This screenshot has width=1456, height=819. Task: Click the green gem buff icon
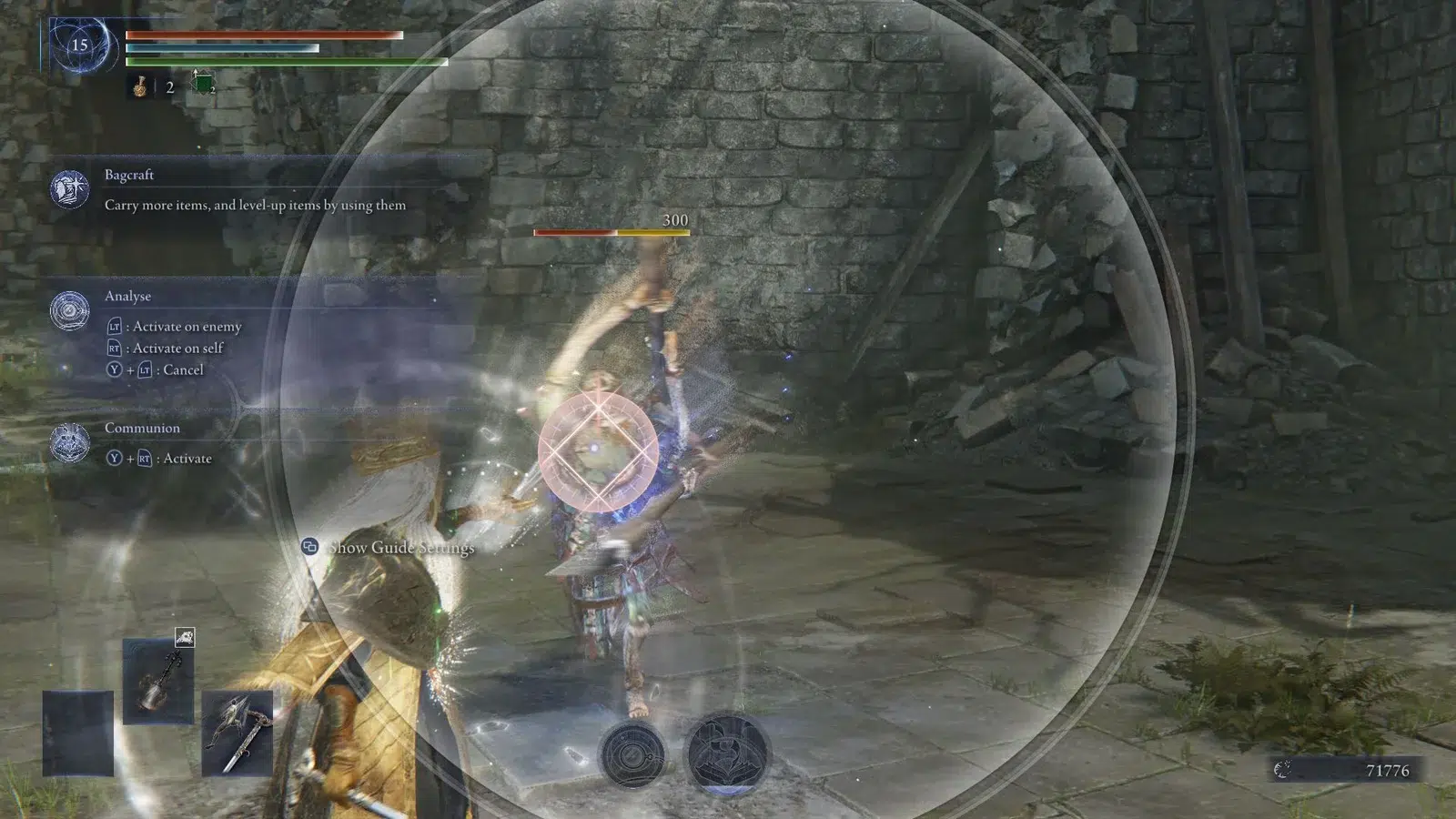tap(202, 85)
